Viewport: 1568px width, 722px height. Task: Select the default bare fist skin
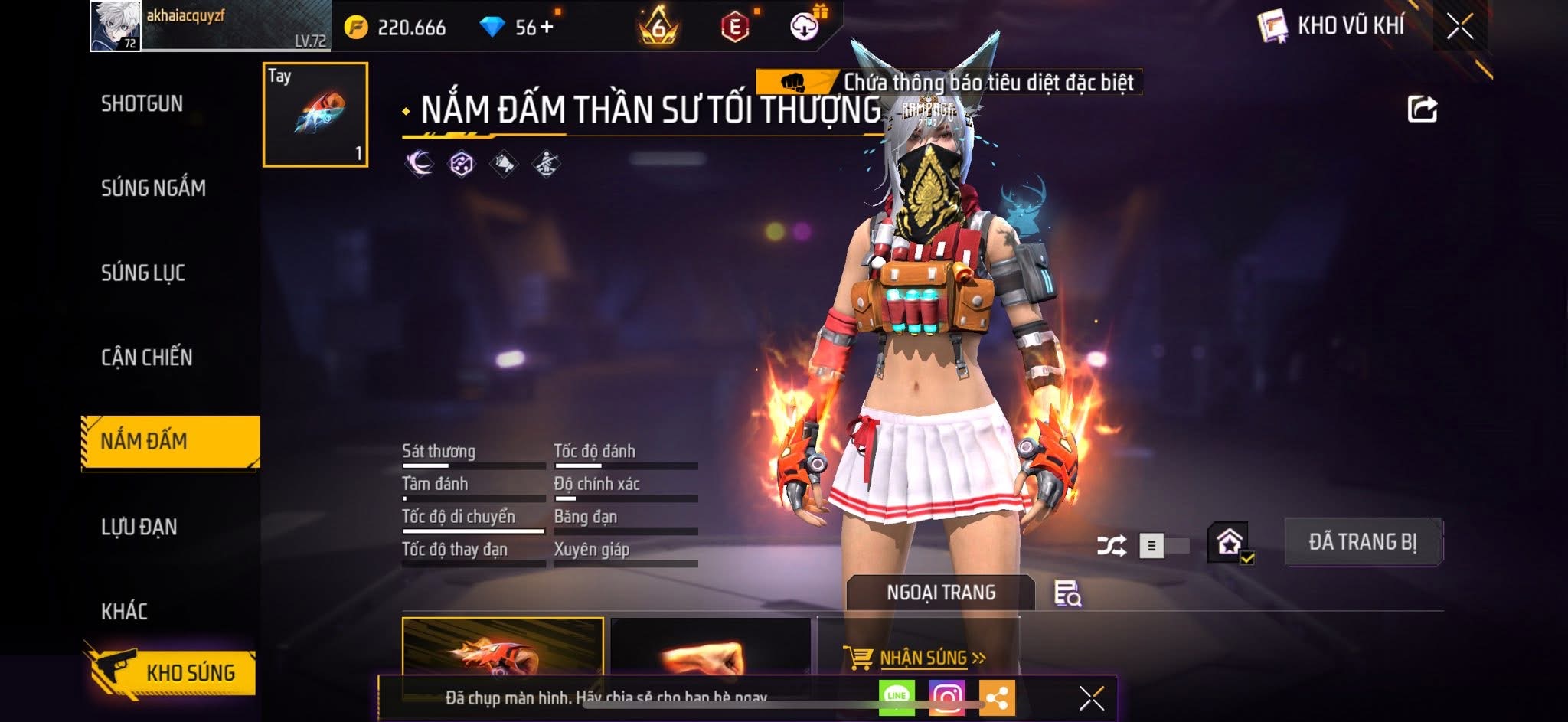(x=710, y=651)
